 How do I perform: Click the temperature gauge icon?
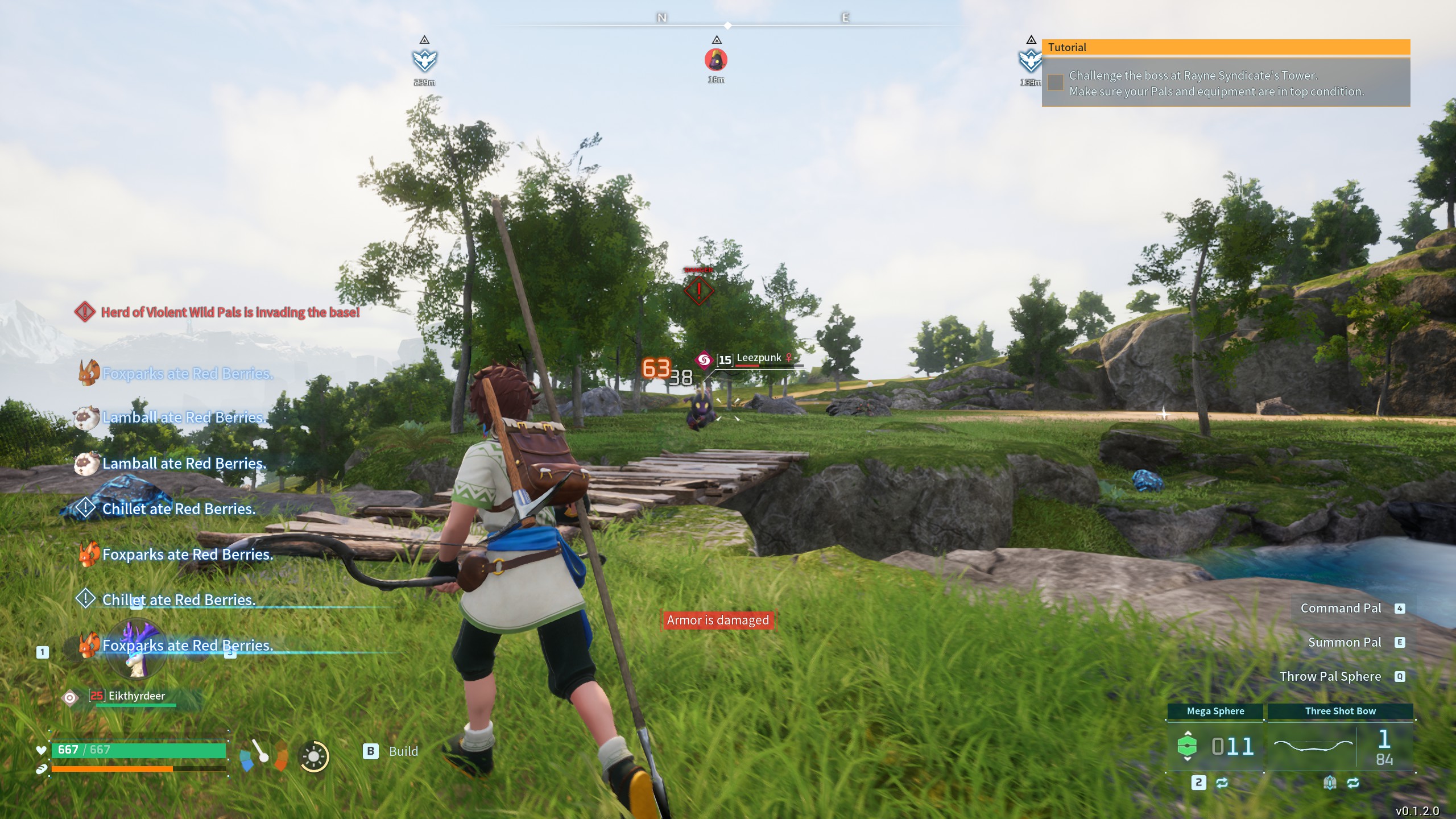(263, 755)
